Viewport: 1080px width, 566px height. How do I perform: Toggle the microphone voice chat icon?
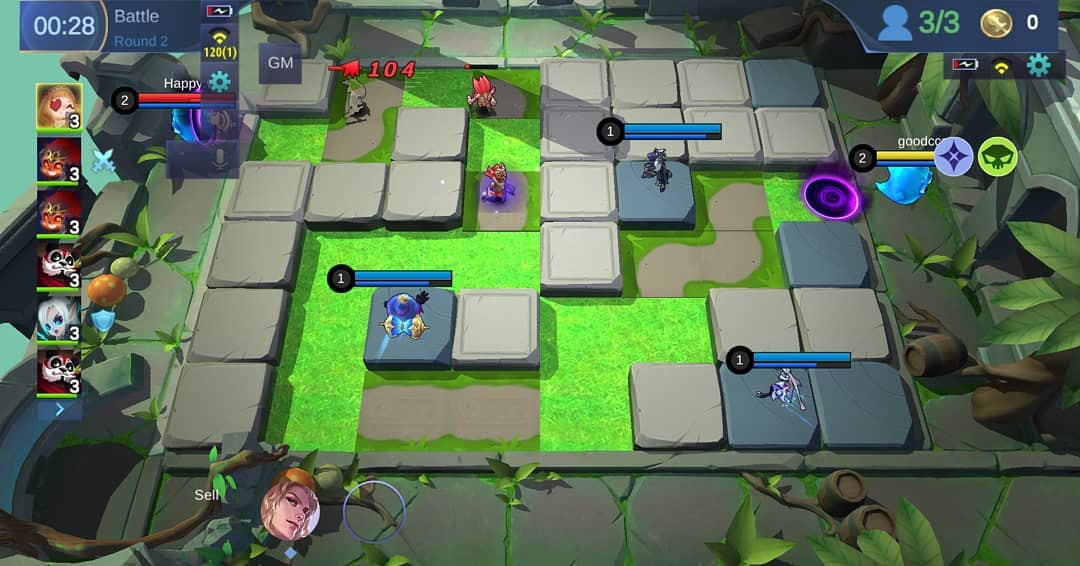(x=219, y=160)
